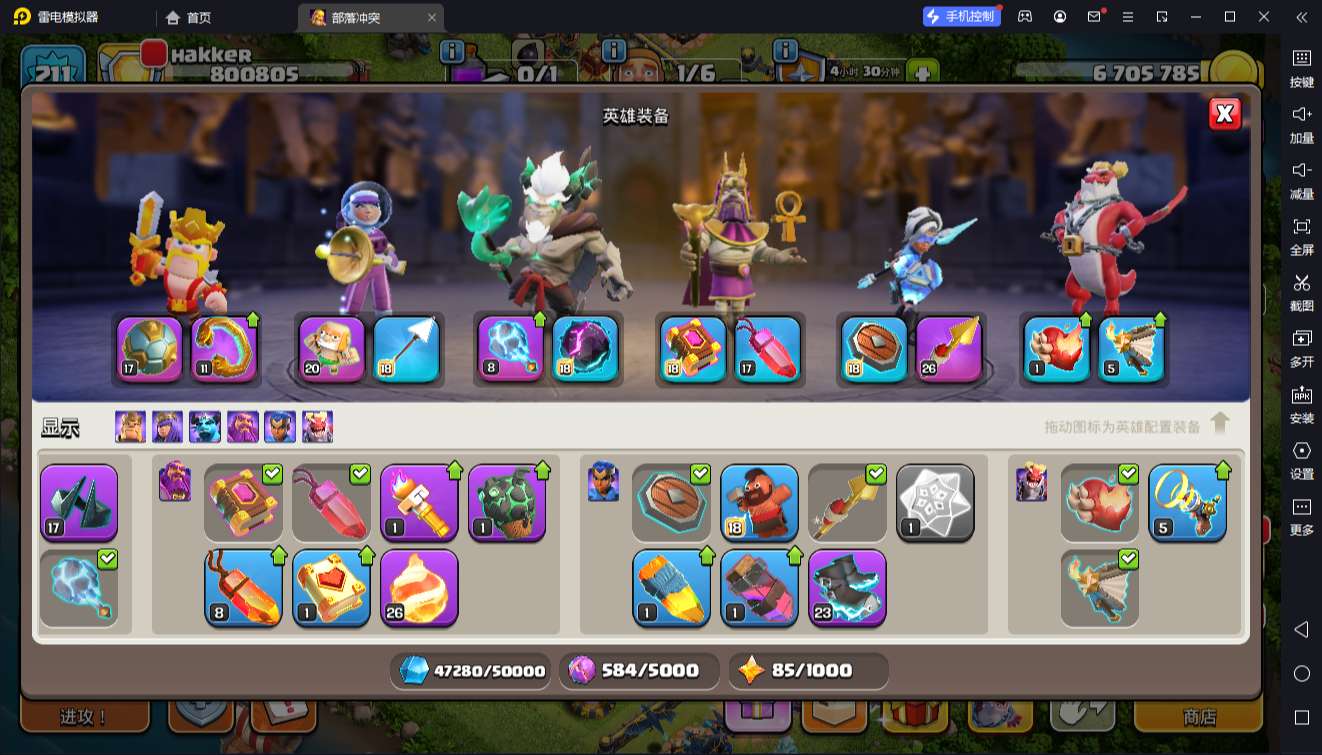Pick the Spiky Ball equipment slot
The height and width of the screenshot is (755, 1322).
[x=150, y=350]
